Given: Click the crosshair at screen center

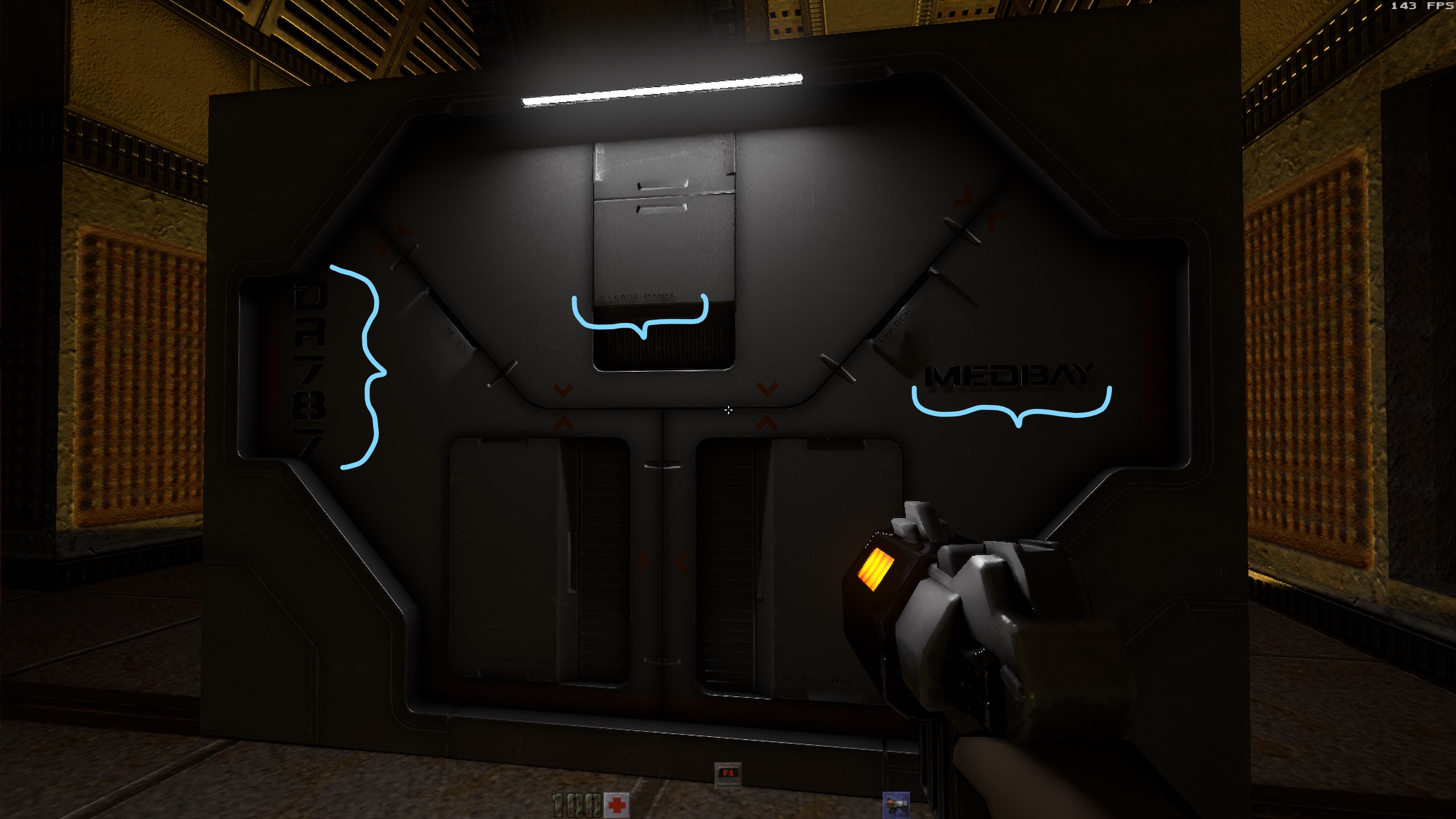Looking at the screenshot, I should [x=729, y=409].
